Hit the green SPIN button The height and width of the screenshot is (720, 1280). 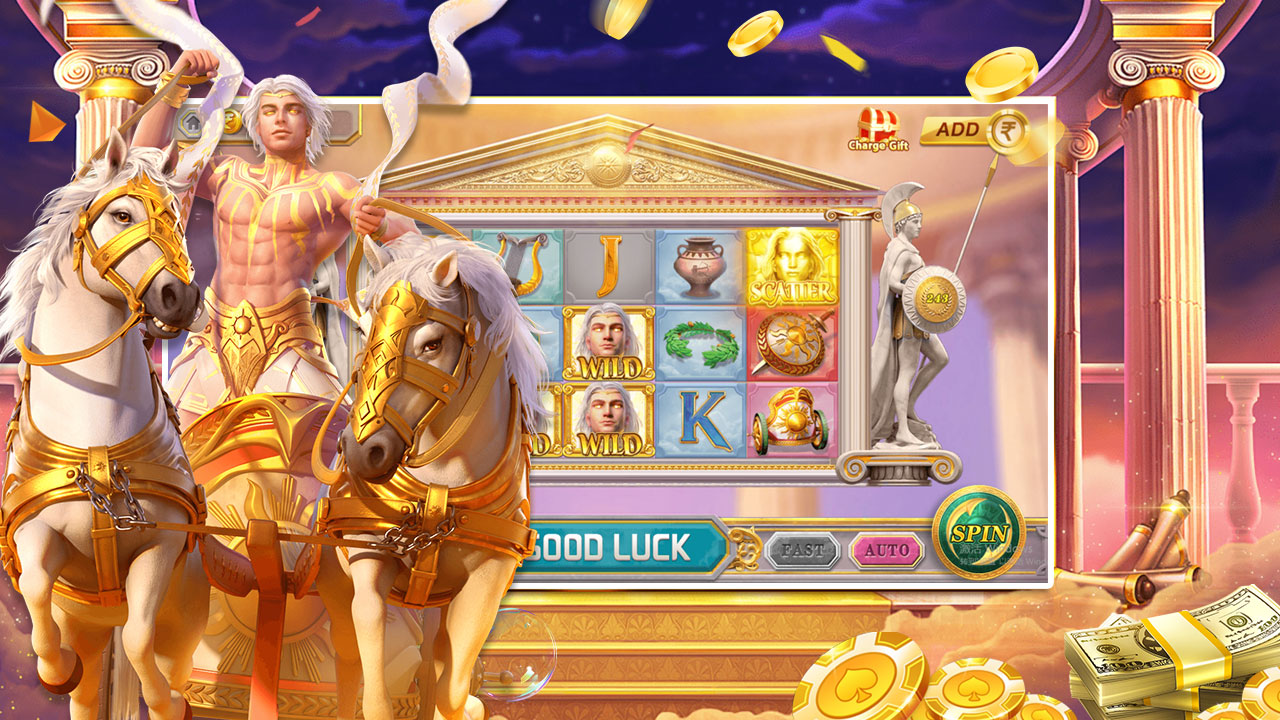(x=978, y=533)
